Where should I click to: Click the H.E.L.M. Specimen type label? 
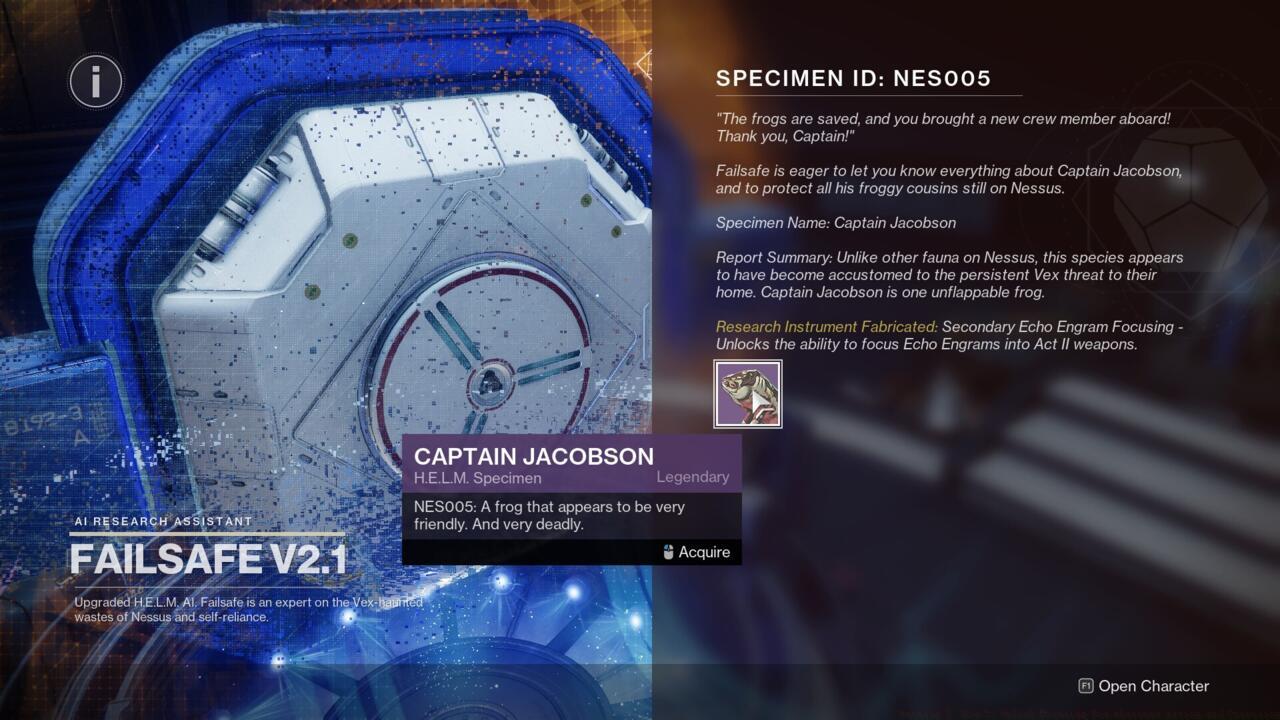pos(479,478)
